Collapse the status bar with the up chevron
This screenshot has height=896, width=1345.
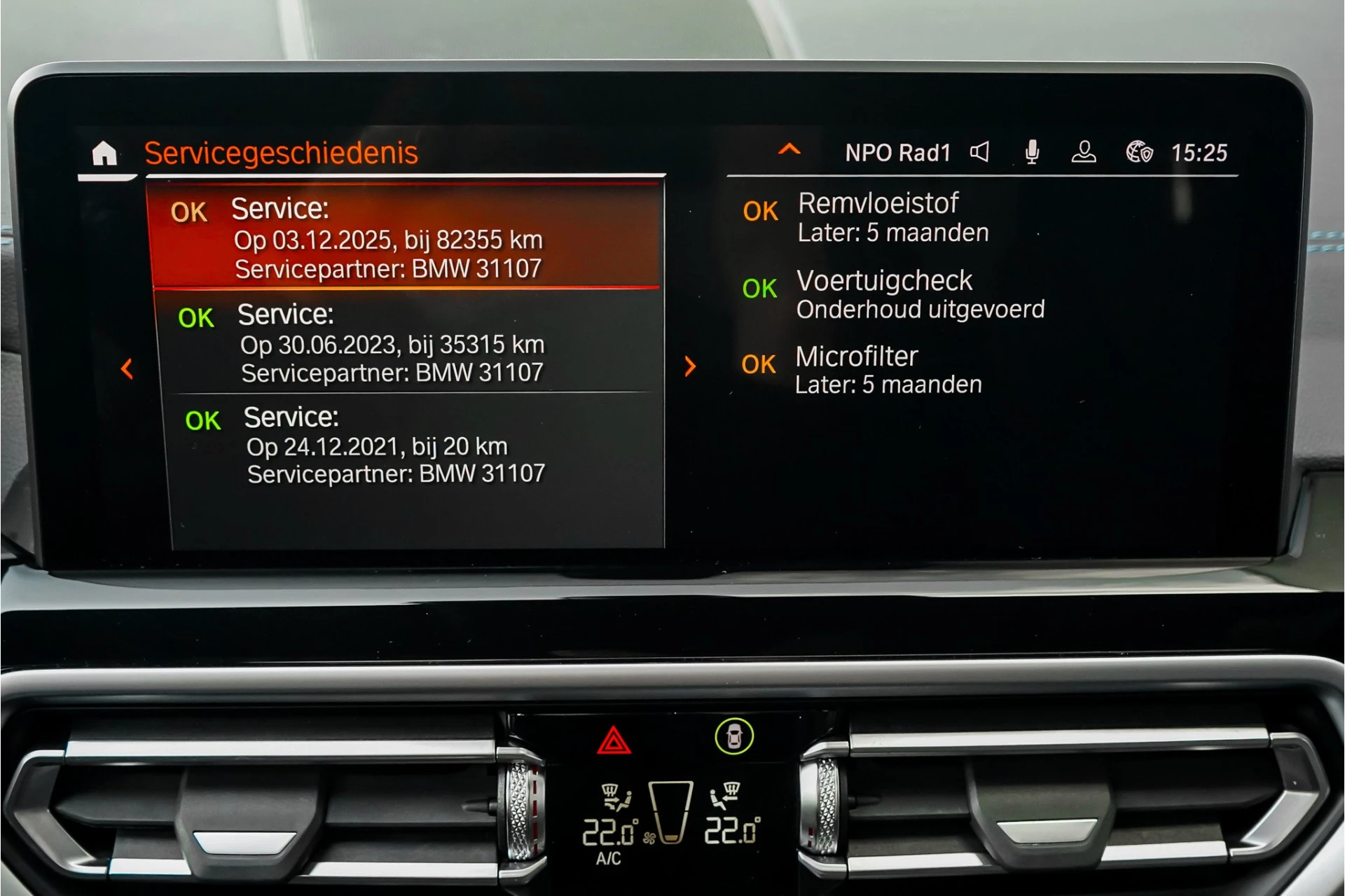pos(790,150)
